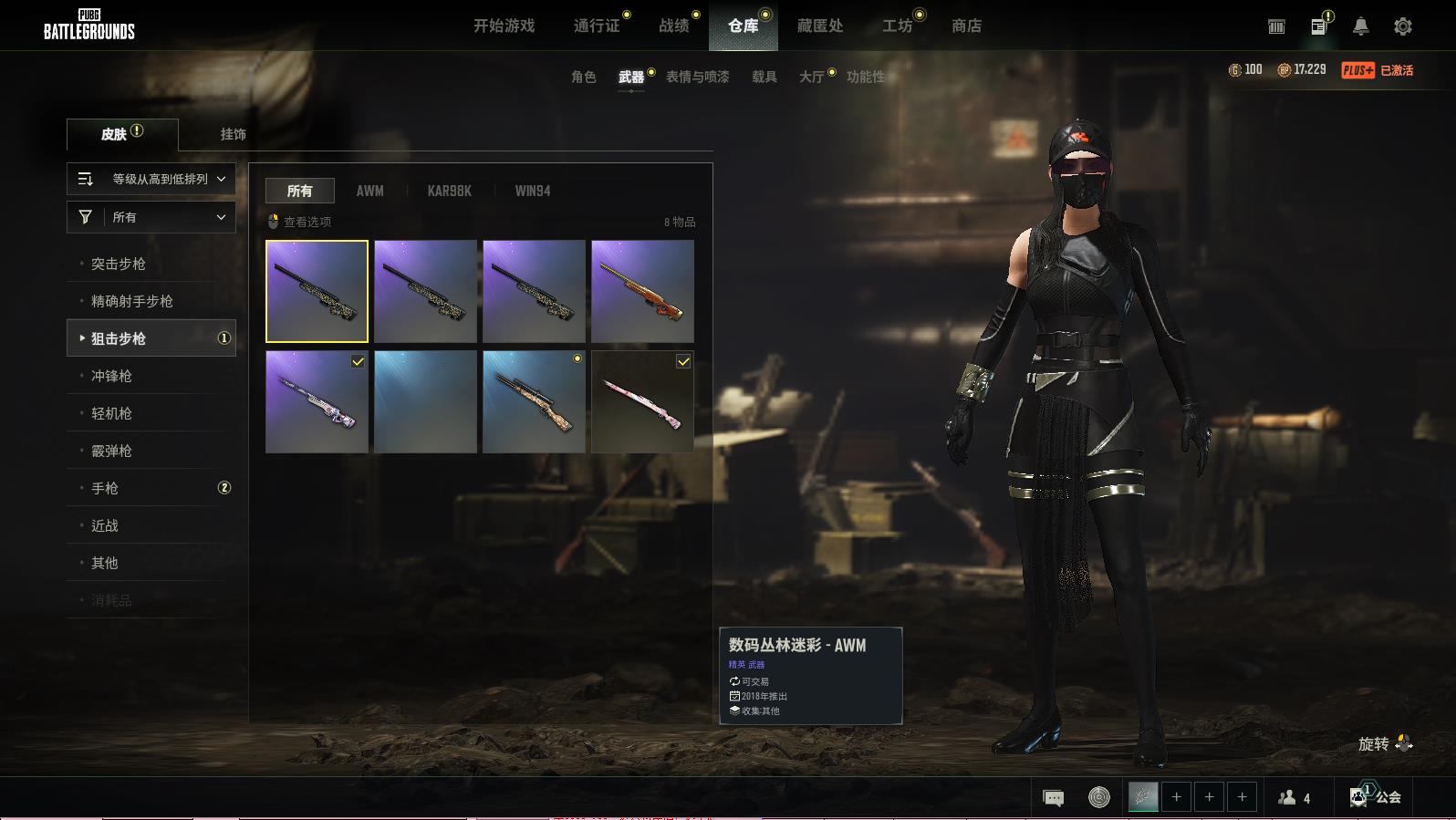This screenshot has width=1456, height=820.
Task: Open the settings gear icon
Action: click(1402, 26)
